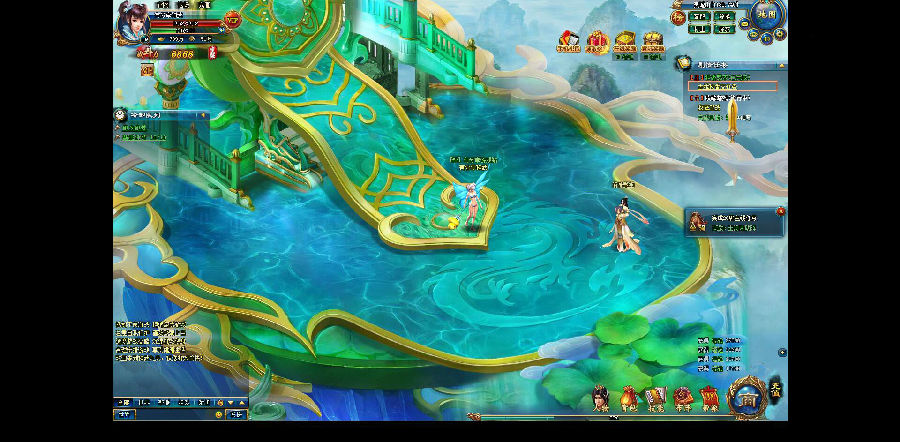Open the round shop emblem button
900x442 pixels.
coord(746,399)
